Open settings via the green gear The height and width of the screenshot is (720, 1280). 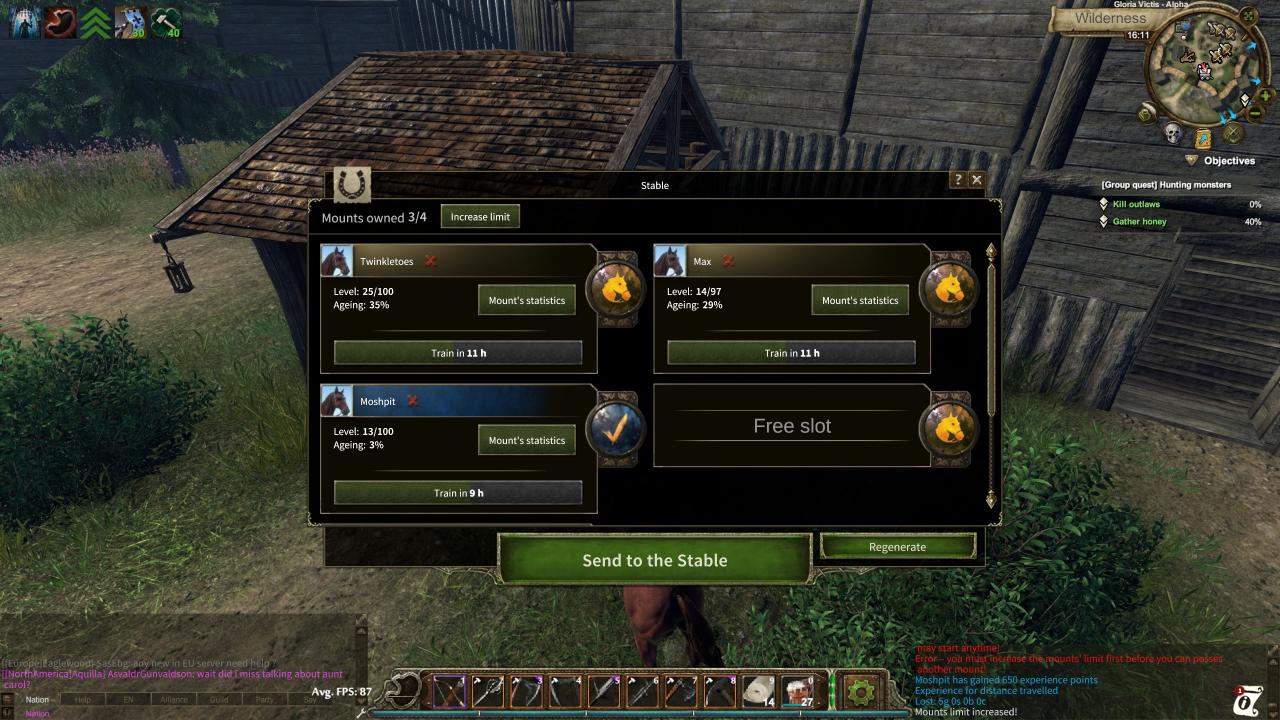point(860,690)
